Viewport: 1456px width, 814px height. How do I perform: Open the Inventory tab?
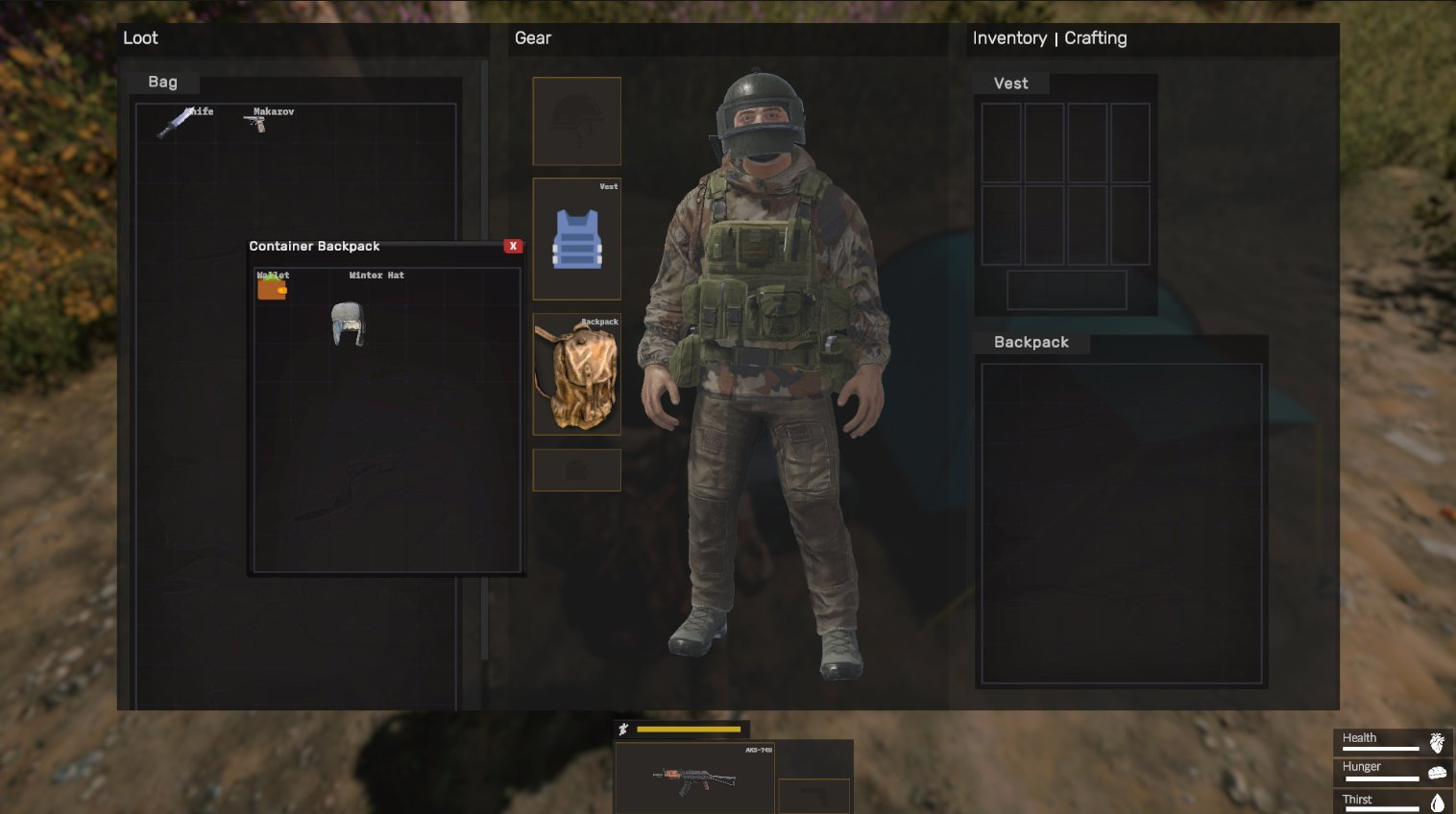[x=1010, y=38]
